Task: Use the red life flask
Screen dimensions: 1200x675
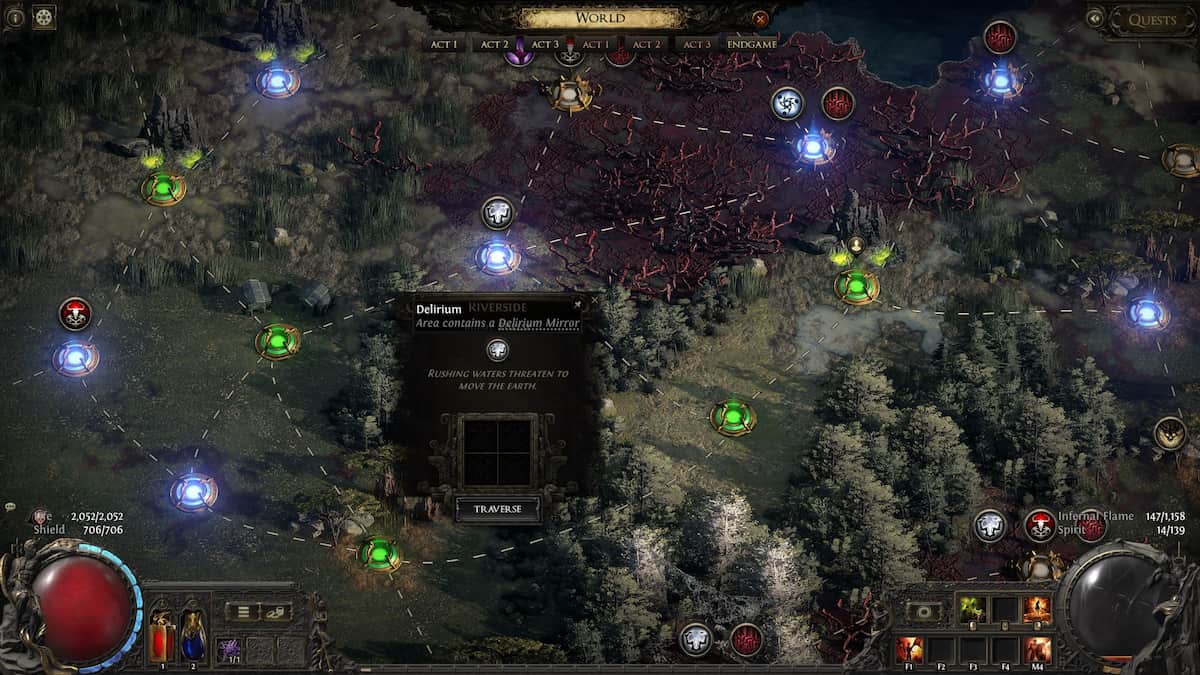Action: tap(161, 635)
